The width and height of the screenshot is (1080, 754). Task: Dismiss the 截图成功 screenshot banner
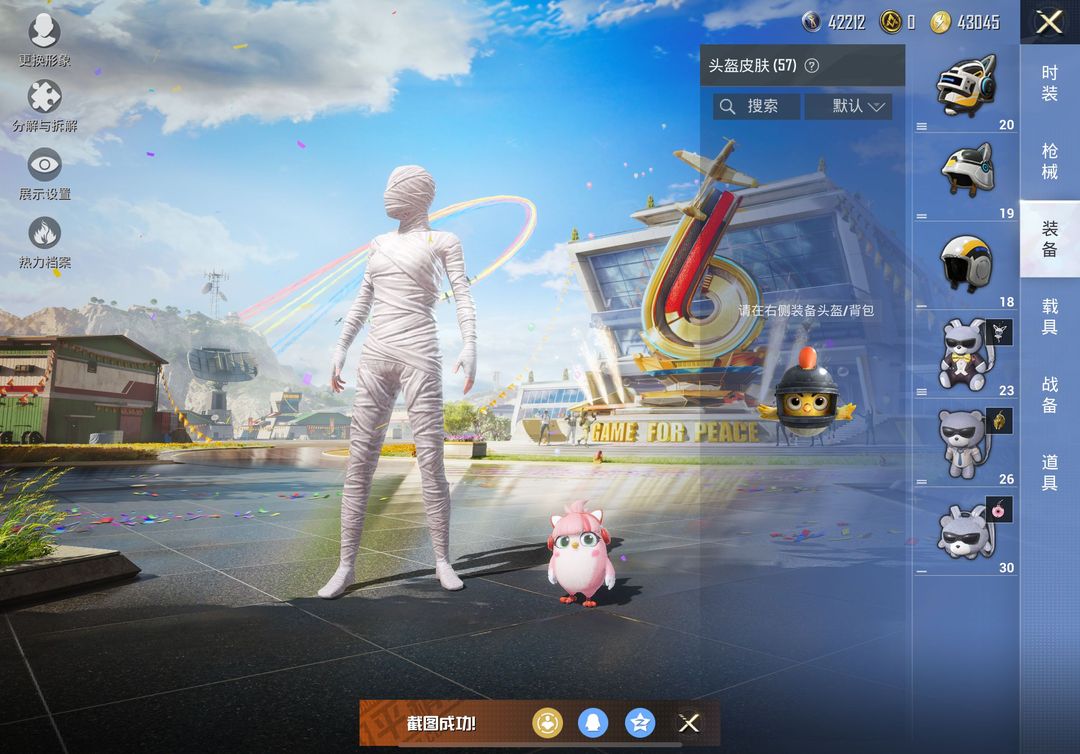pyautogui.click(x=689, y=723)
